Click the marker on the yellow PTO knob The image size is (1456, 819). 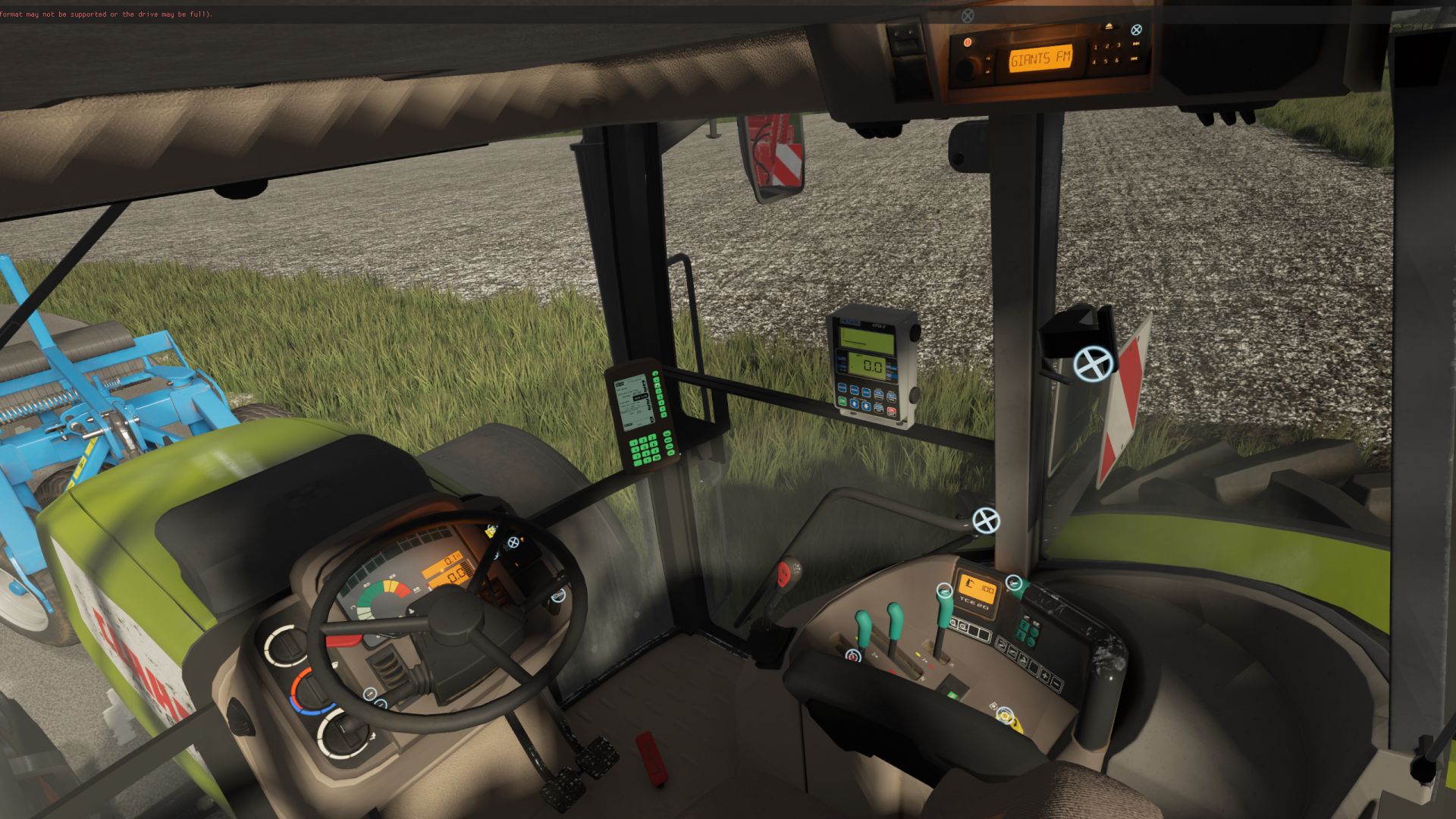(x=1006, y=714)
